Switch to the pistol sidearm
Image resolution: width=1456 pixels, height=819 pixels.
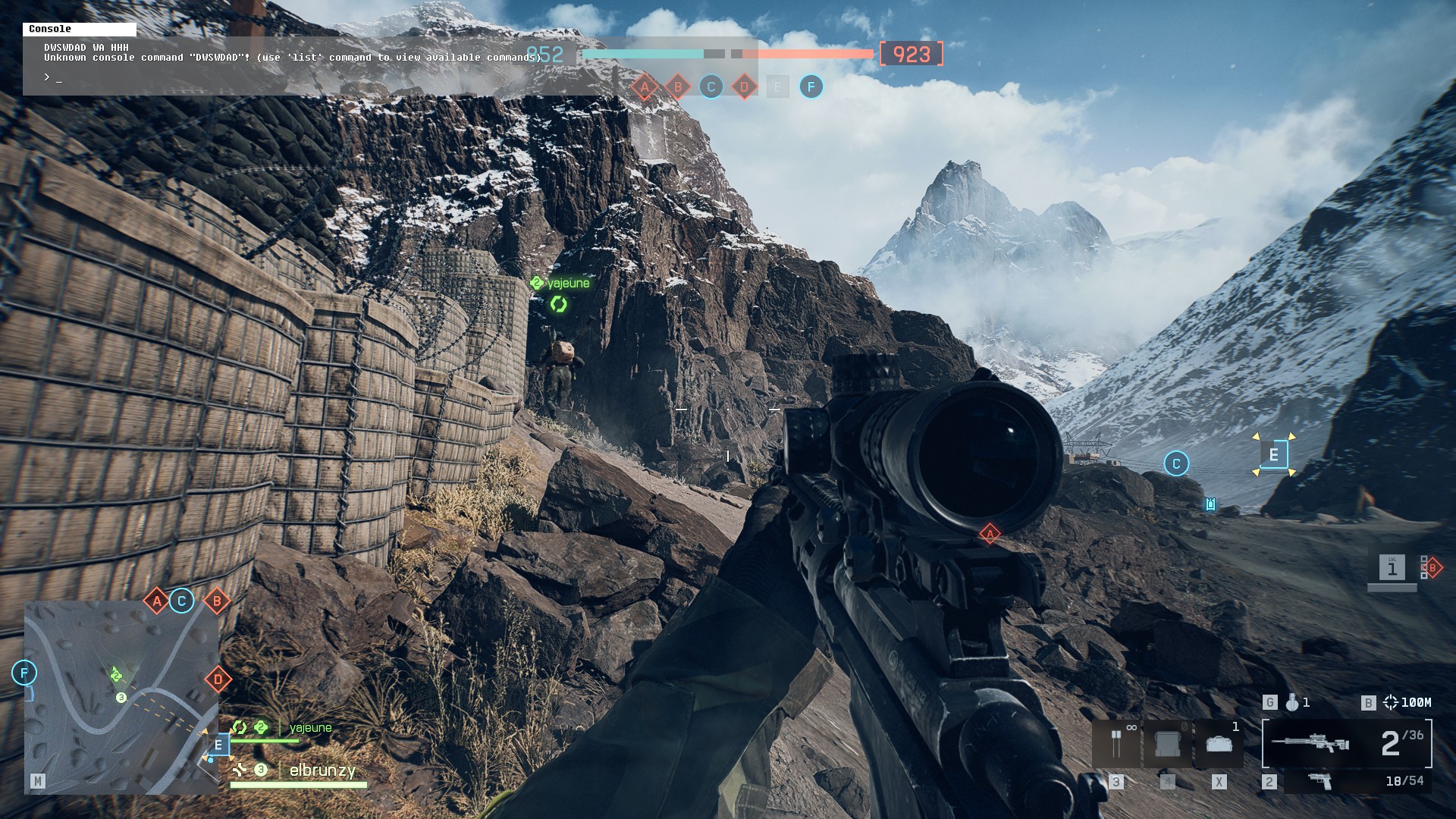pos(1320,781)
